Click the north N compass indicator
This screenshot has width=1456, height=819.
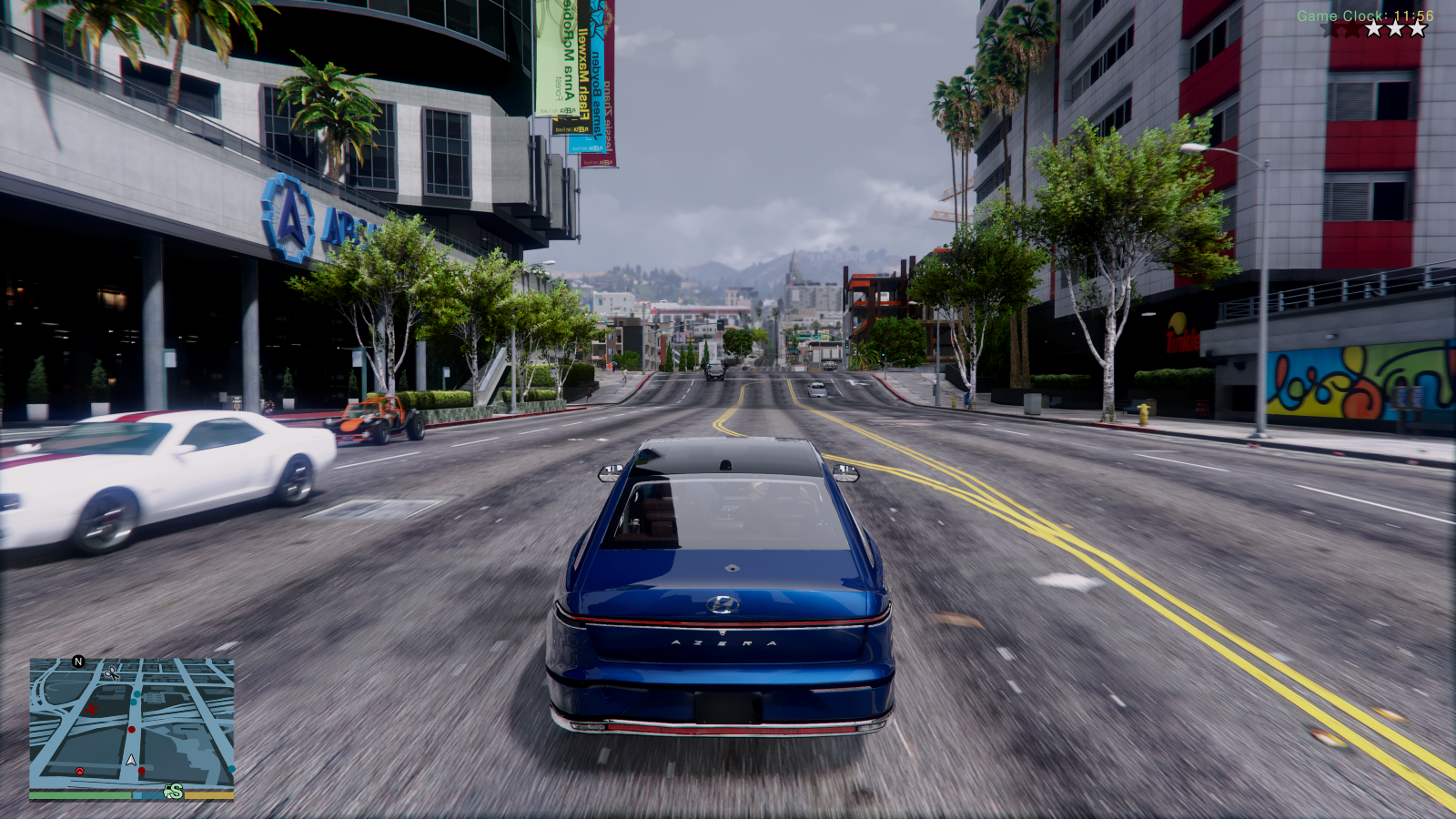coord(78,662)
